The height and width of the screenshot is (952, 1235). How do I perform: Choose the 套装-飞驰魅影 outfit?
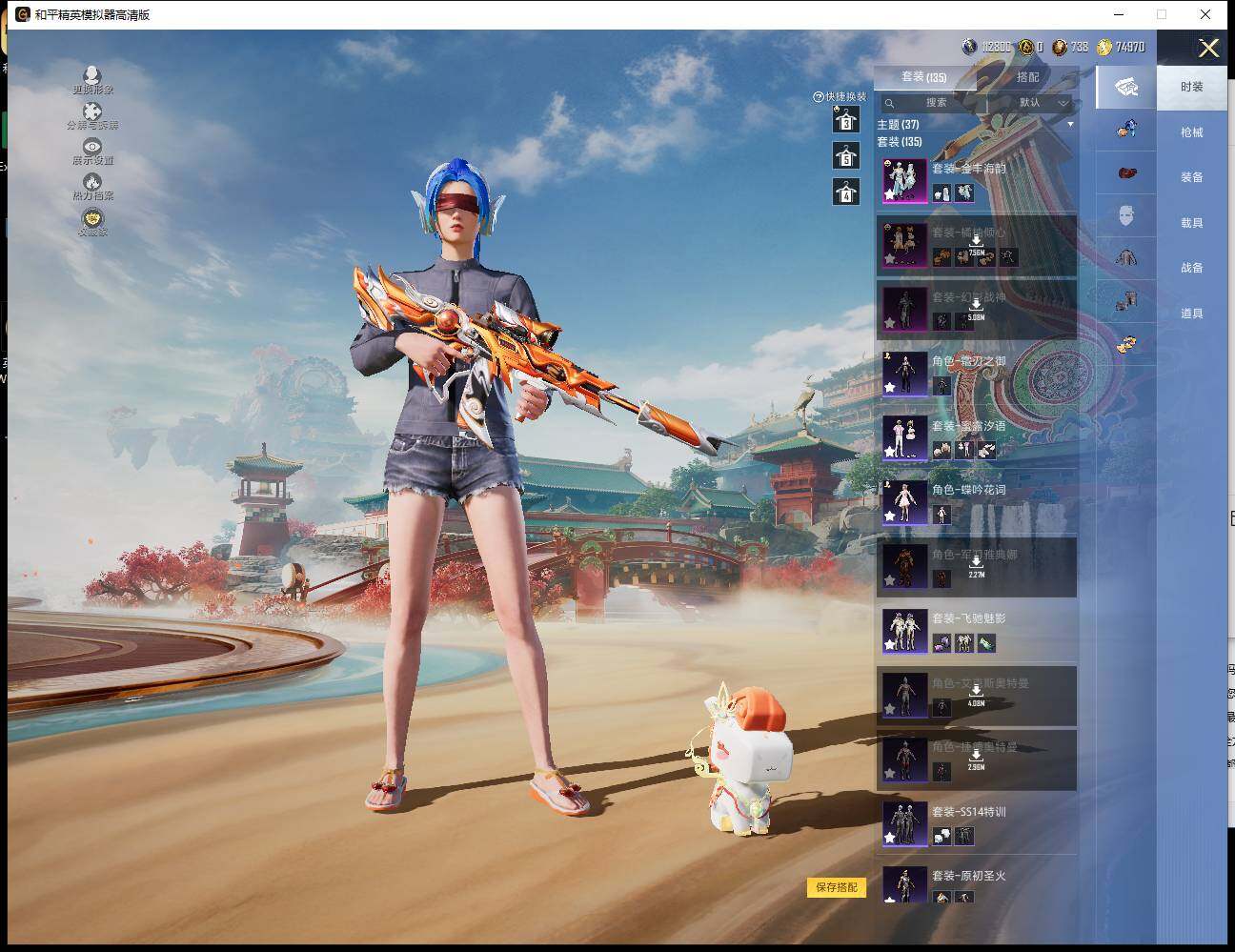[x=976, y=631]
